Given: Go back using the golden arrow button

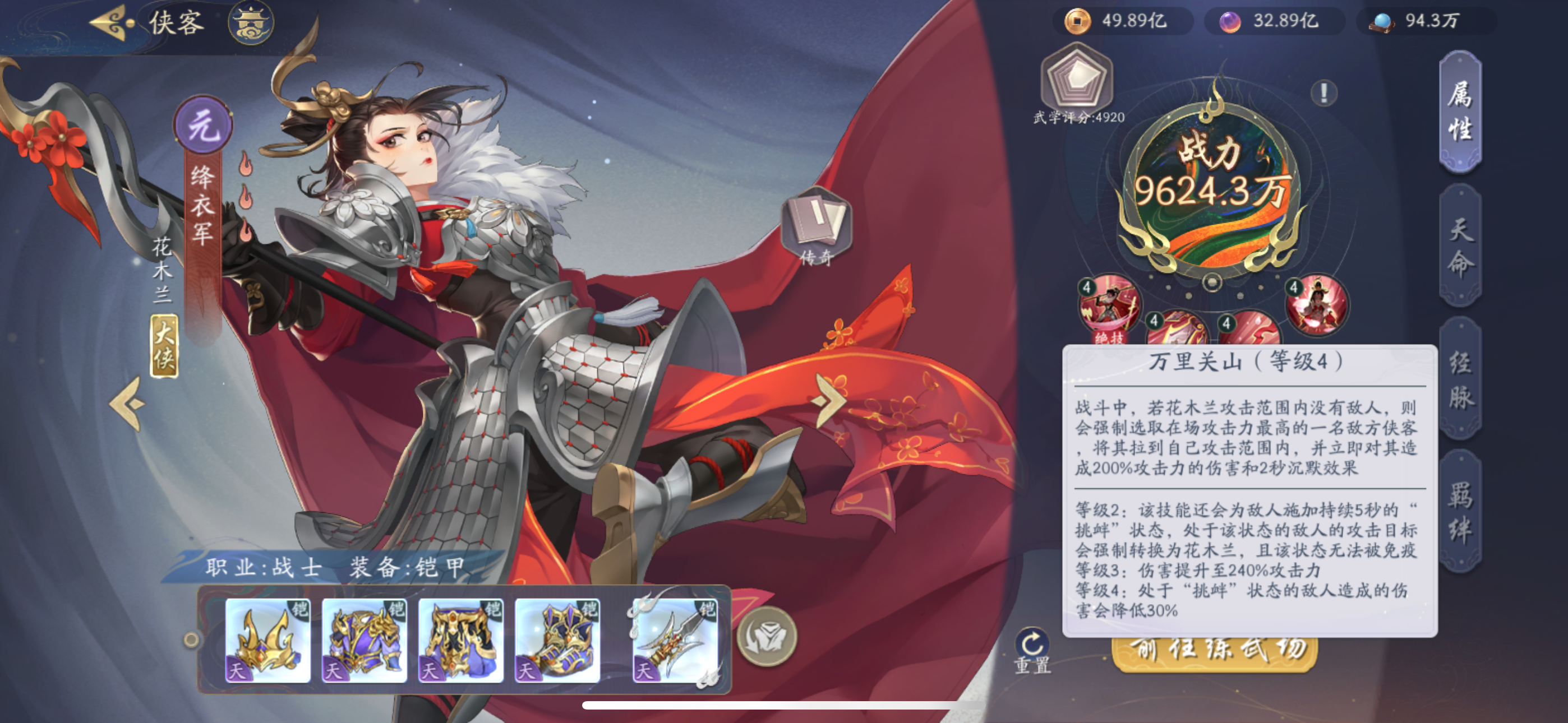Looking at the screenshot, I should pos(112,23).
